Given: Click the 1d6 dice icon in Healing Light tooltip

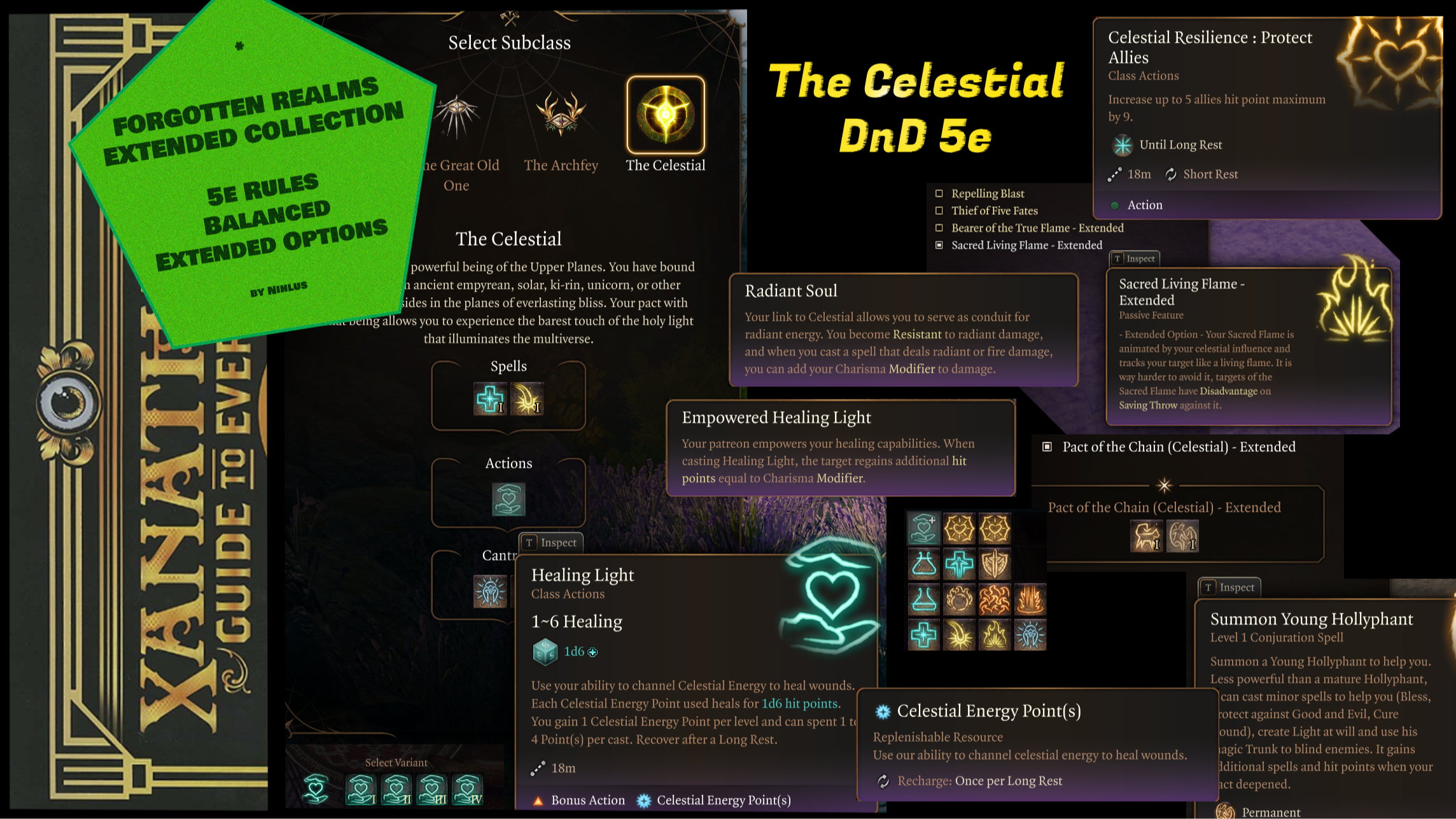Looking at the screenshot, I should (547, 652).
